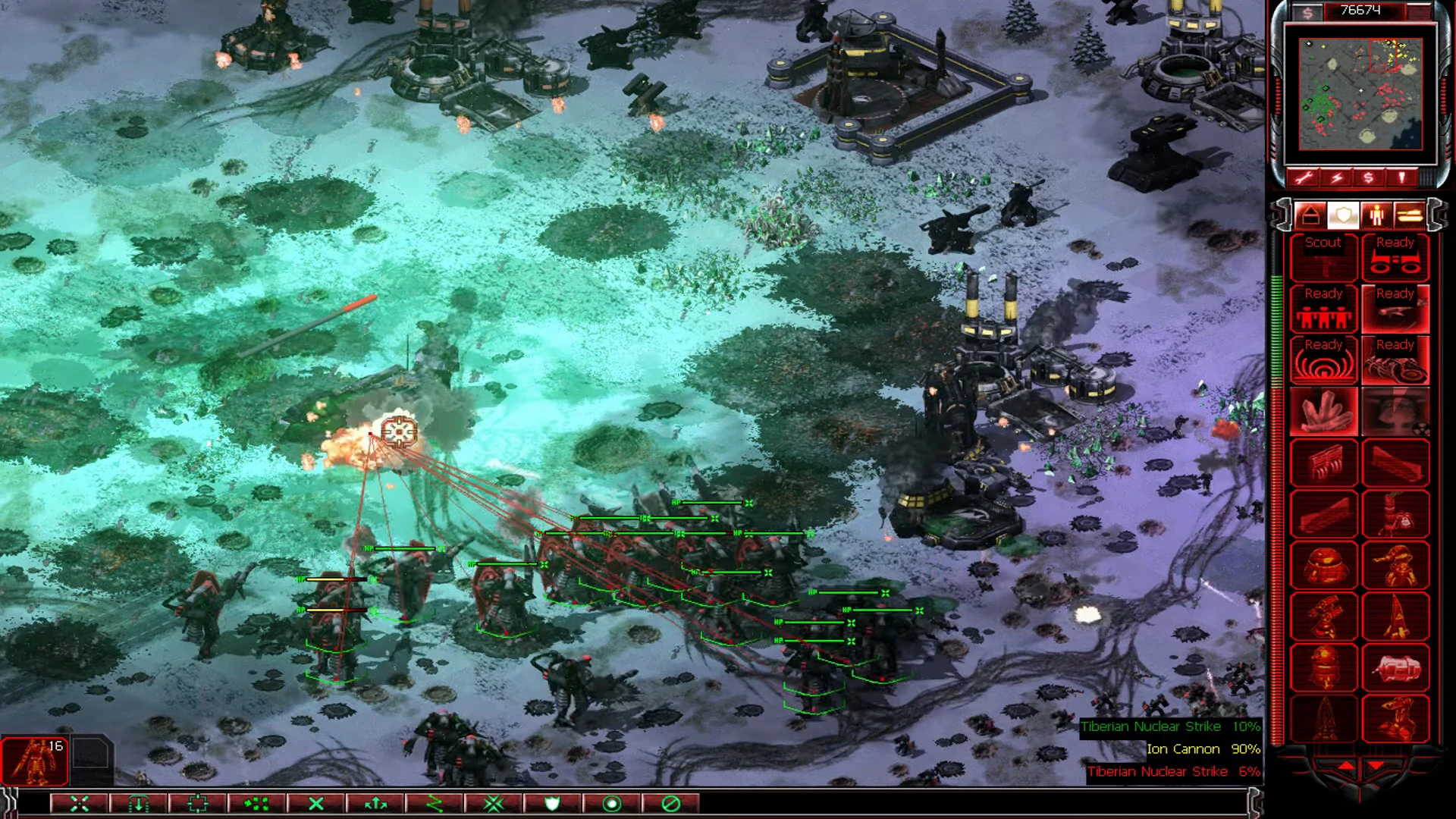Viewport: 1456px width, 819px height.
Task: Click the power lightning-bolt icon on sidebar
Action: [x=1337, y=176]
